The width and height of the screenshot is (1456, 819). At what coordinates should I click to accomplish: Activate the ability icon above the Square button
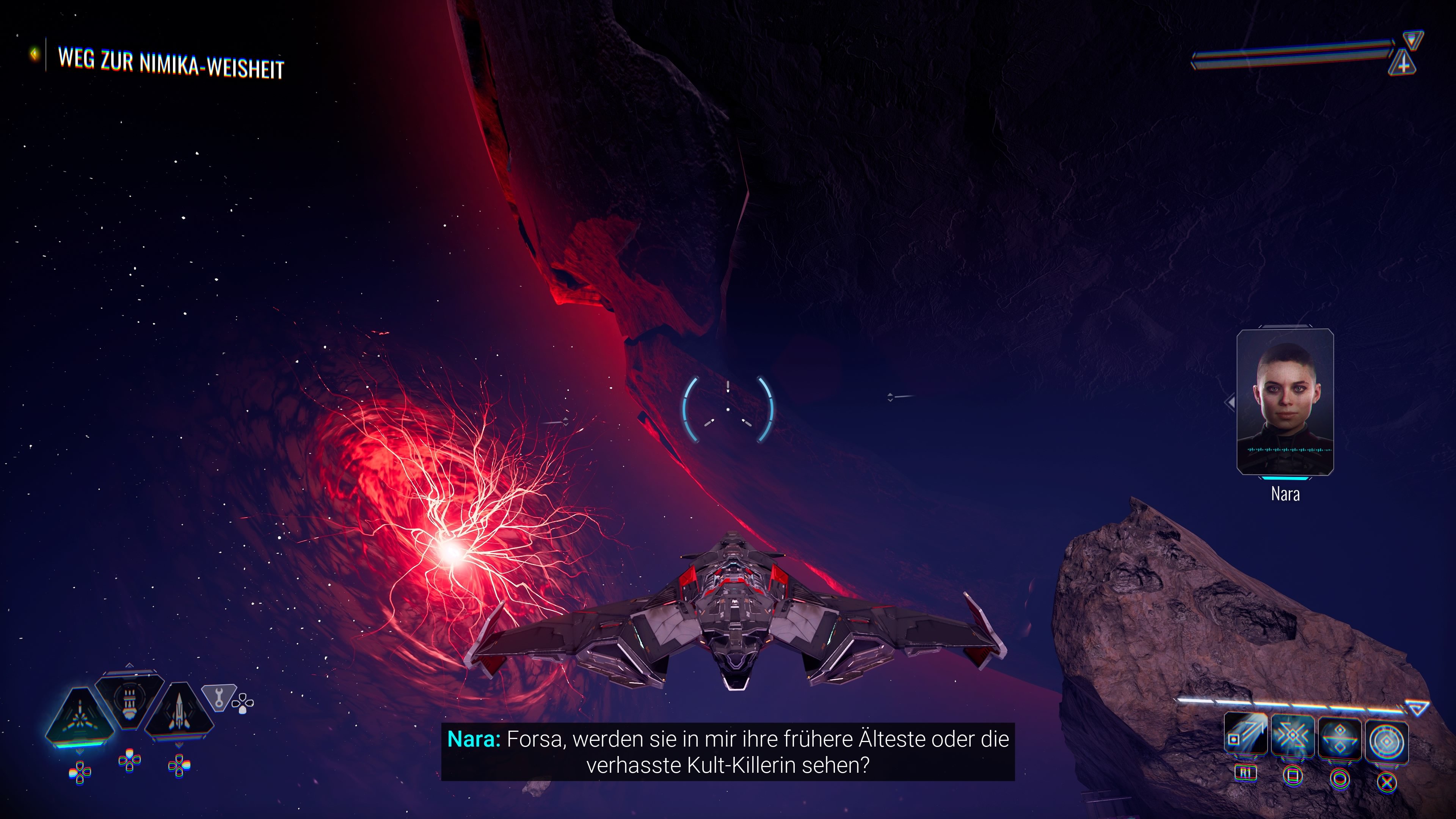tap(1293, 735)
